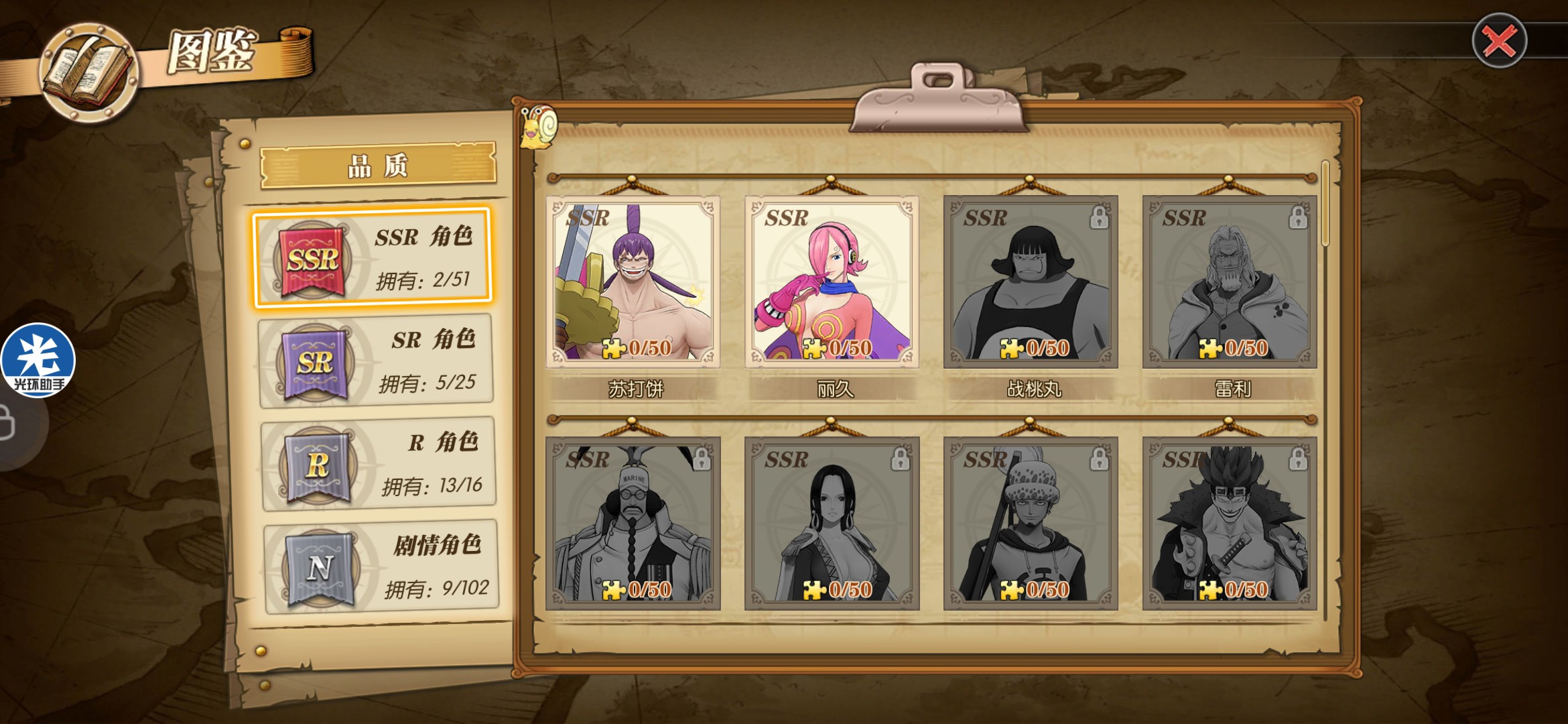The height and width of the screenshot is (724, 1568).
Task: Open the locked 战桃丸 card
Action: (x=1031, y=282)
